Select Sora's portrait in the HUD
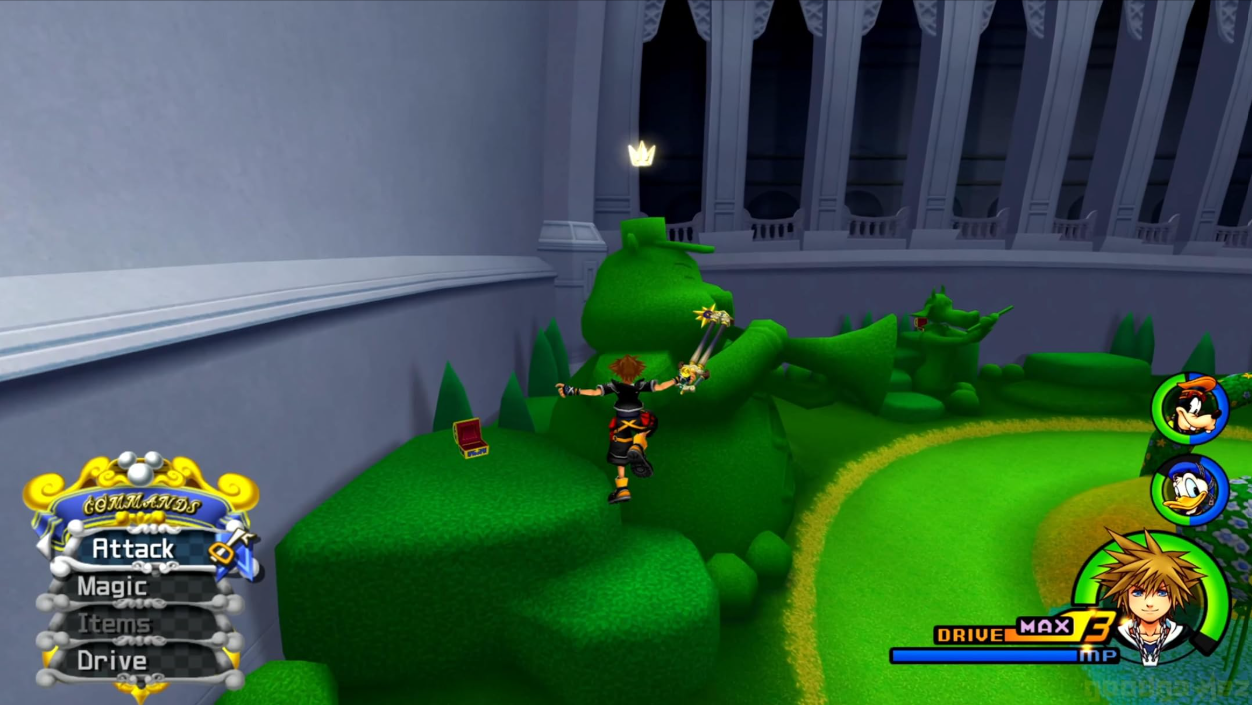 pos(1150,597)
